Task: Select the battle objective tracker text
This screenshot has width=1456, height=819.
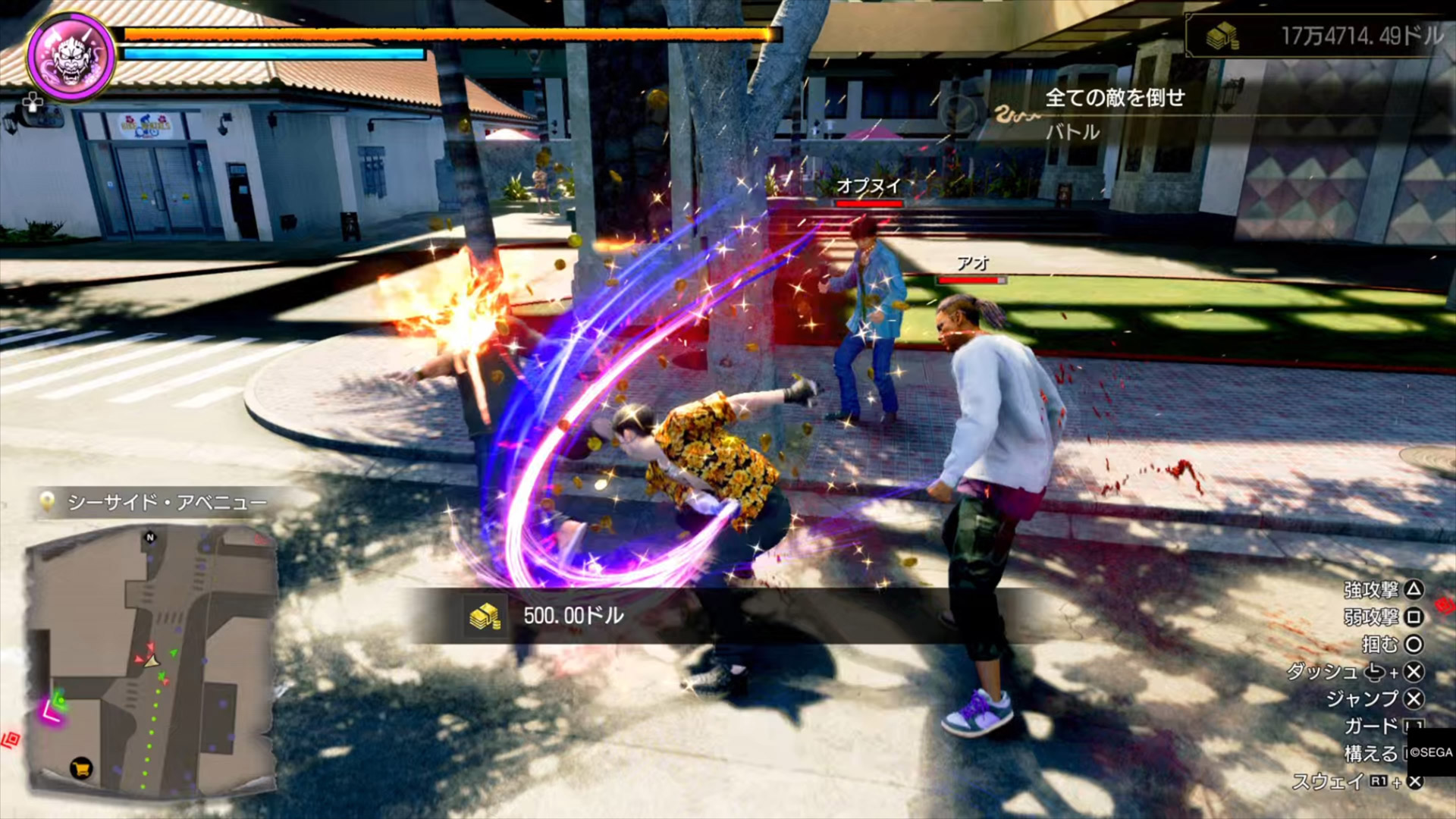Action: (1114, 98)
